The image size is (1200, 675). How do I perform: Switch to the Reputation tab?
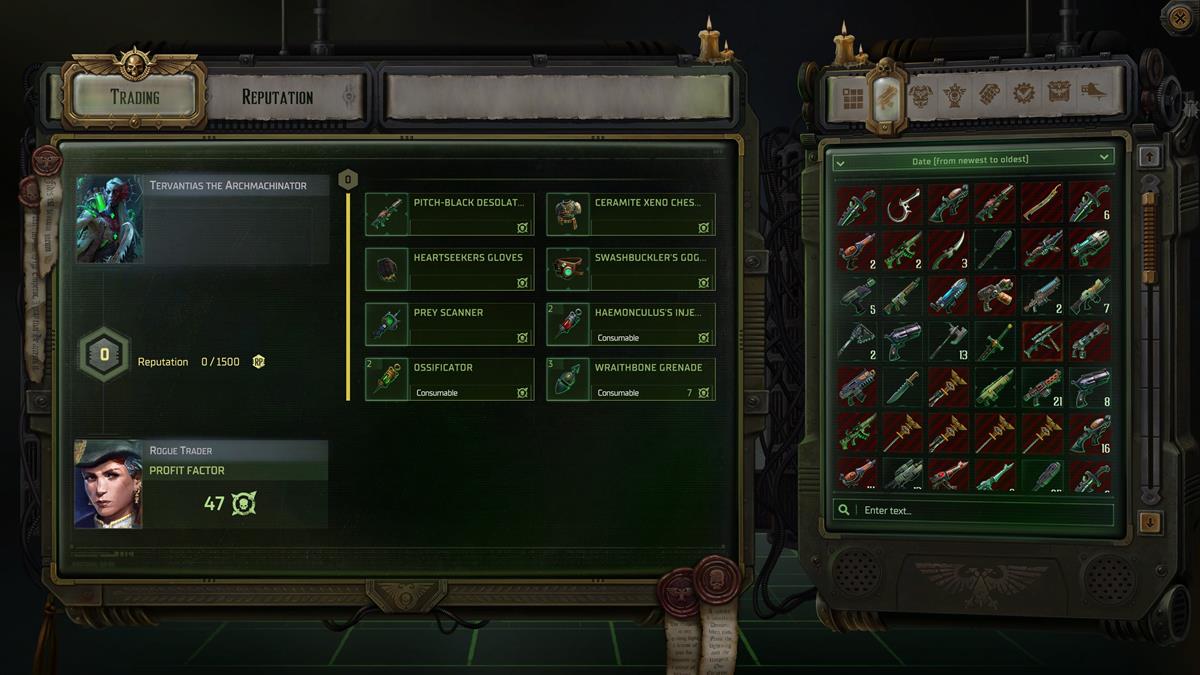pyautogui.click(x=277, y=97)
